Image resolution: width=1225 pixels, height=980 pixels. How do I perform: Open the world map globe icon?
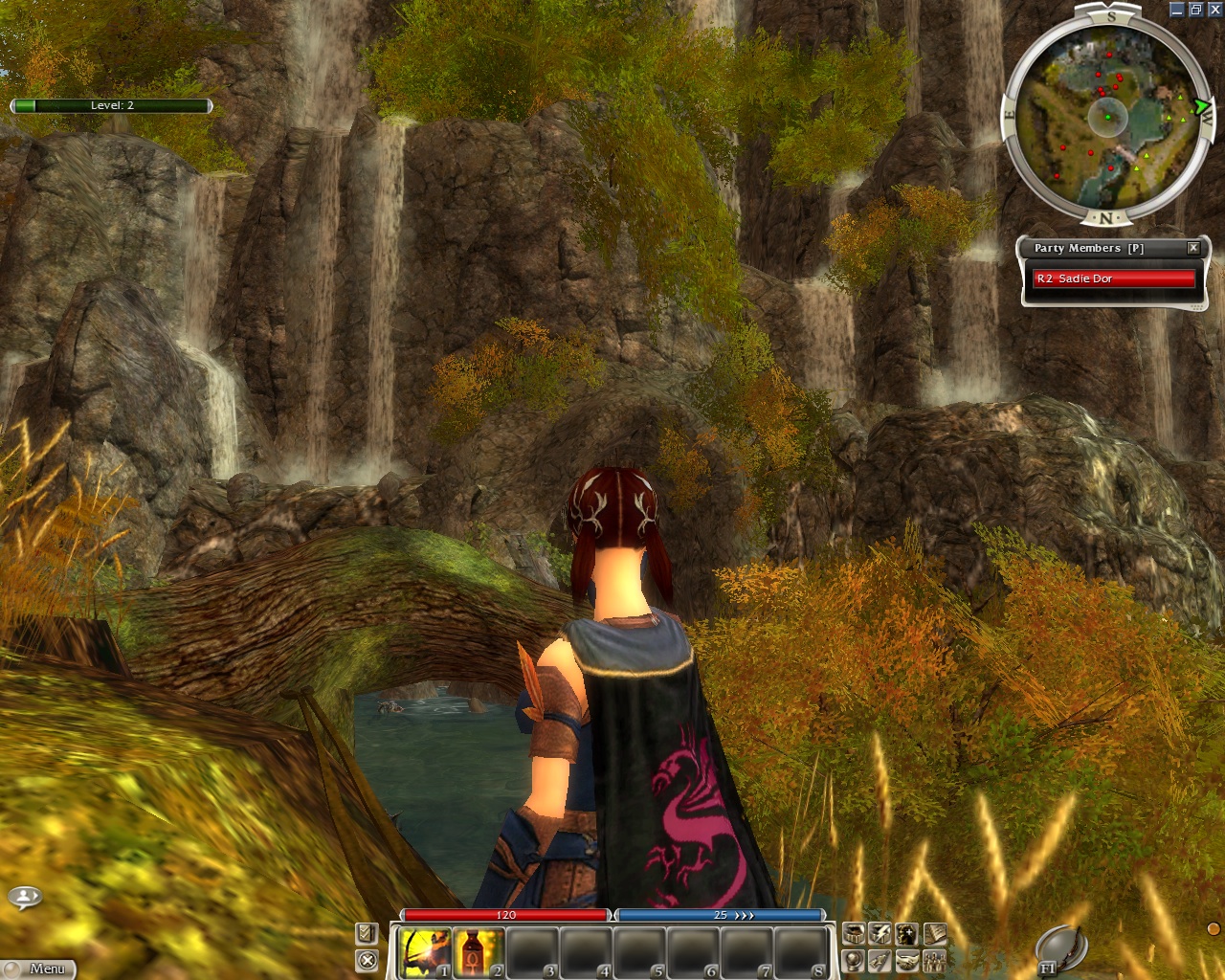[x=854, y=960]
